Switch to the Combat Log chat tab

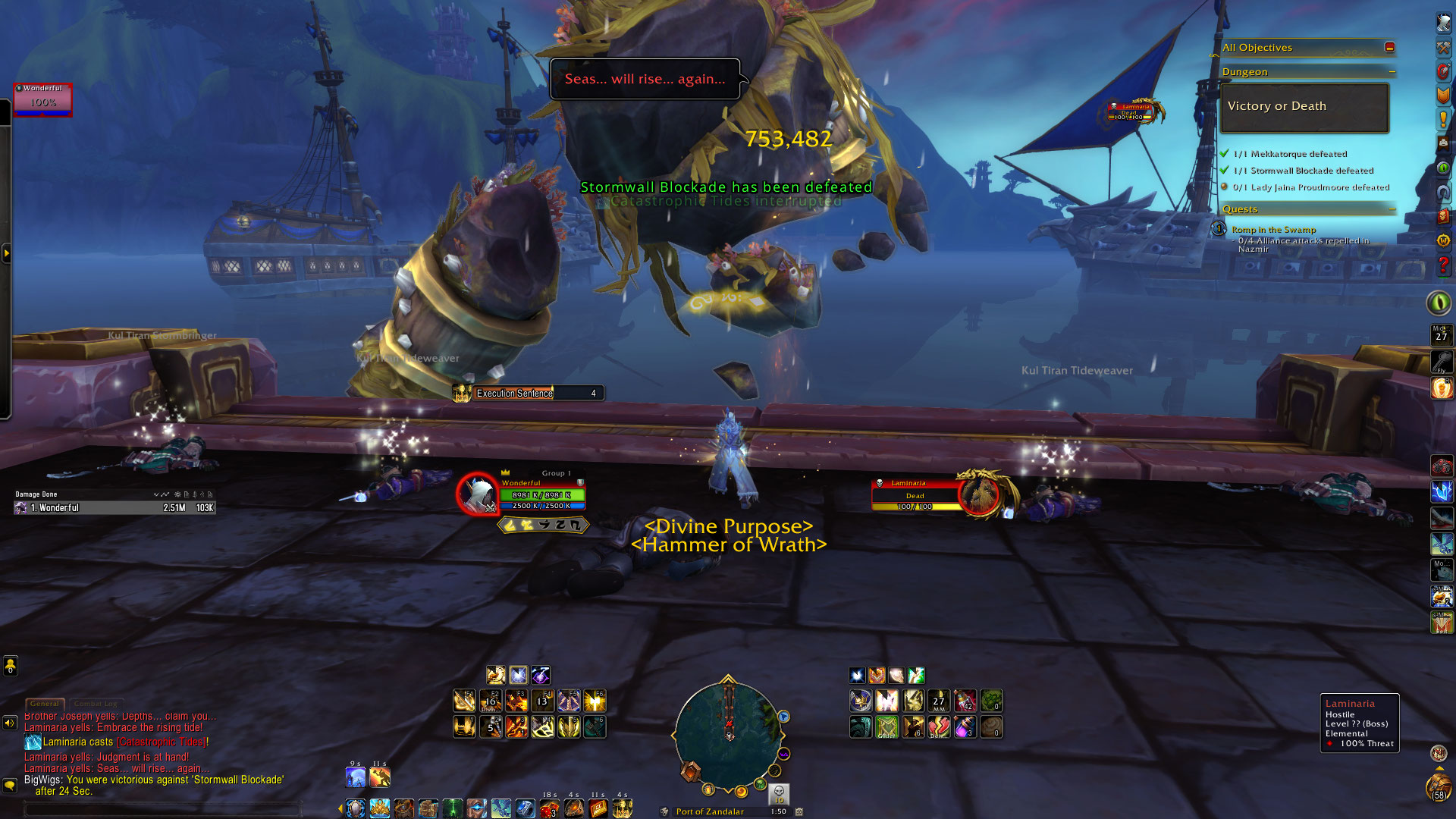tap(96, 704)
